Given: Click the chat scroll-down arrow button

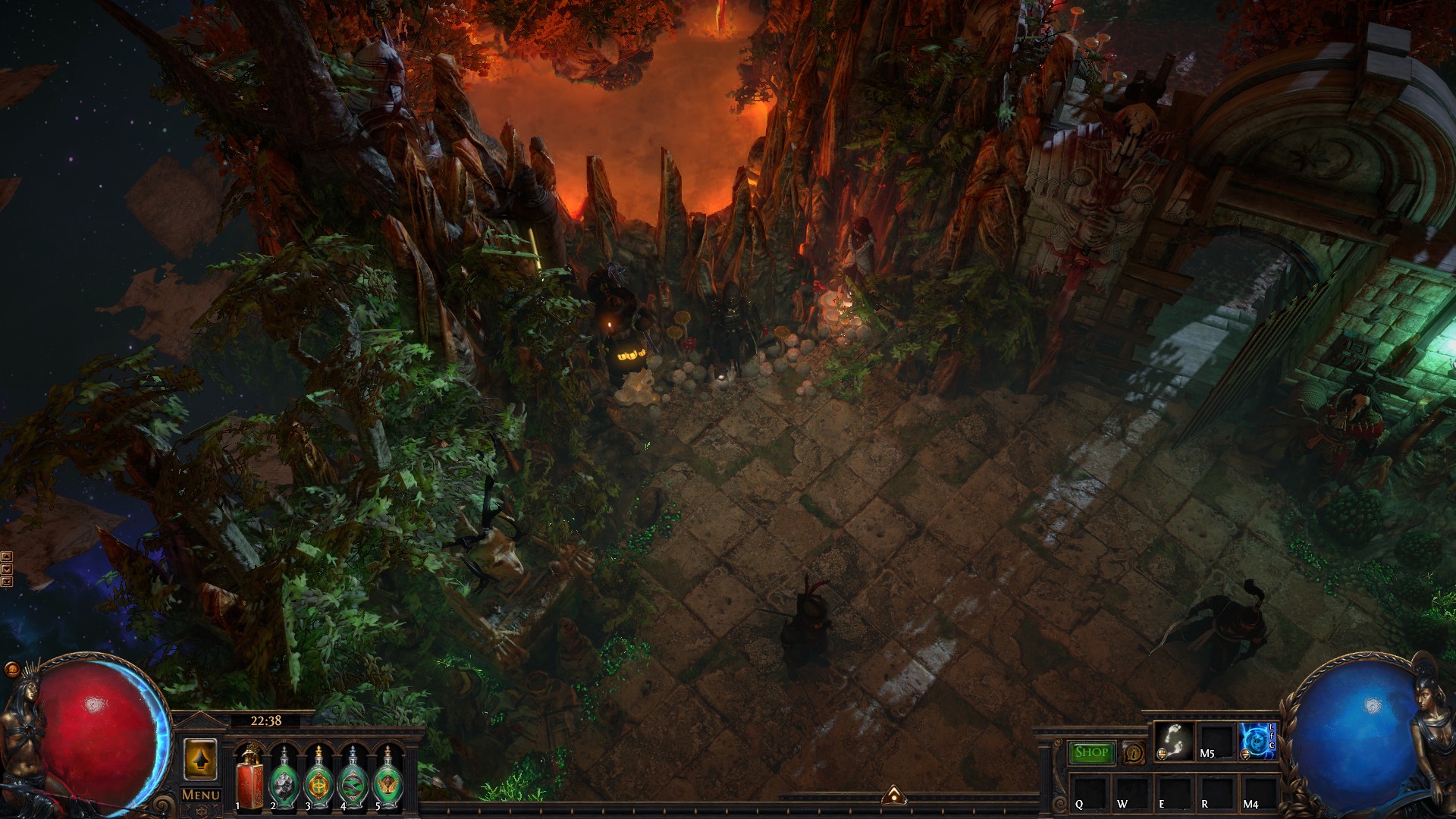Looking at the screenshot, I should click(7, 569).
